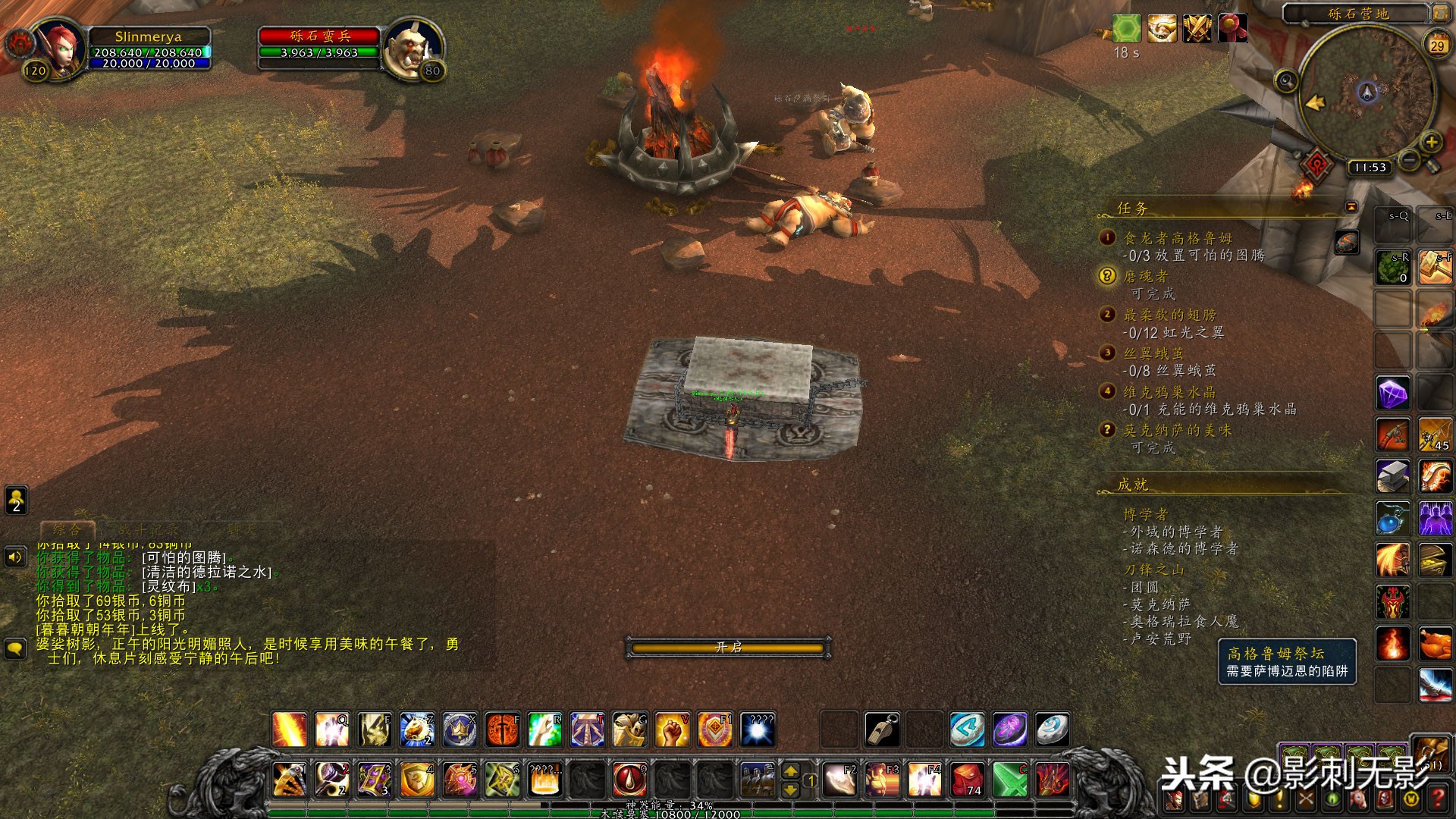Open the 最柔软的翅膀 quest entry
This screenshot has height=819, width=1456.
click(1169, 315)
